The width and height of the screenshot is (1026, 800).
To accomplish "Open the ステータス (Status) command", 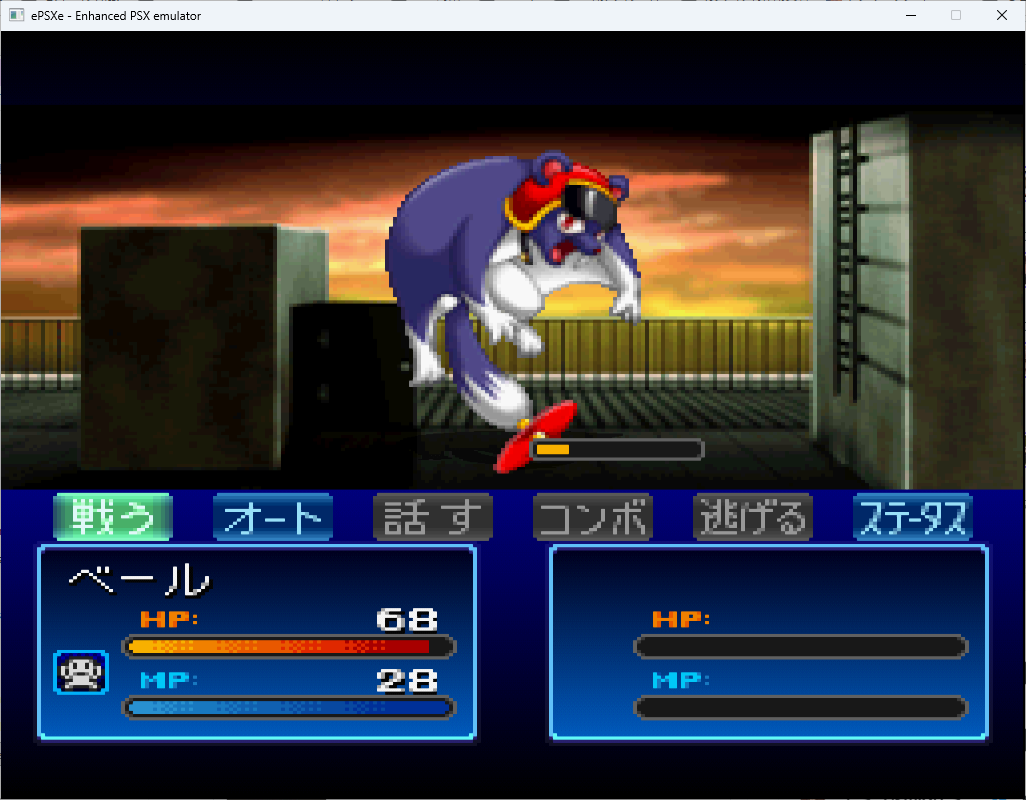I will coord(912,518).
